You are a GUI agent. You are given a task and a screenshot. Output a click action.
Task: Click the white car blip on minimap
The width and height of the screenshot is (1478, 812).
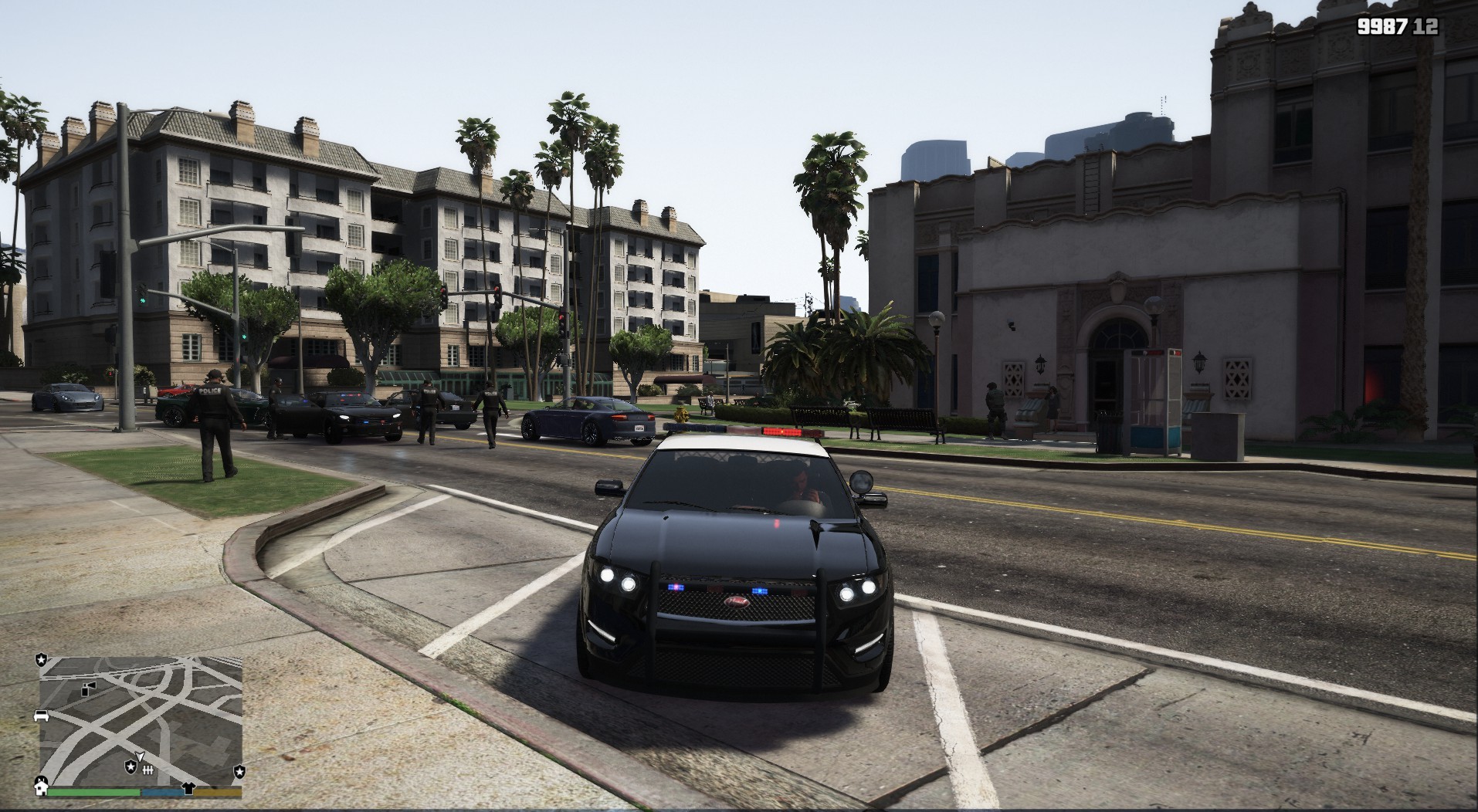click(x=42, y=716)
